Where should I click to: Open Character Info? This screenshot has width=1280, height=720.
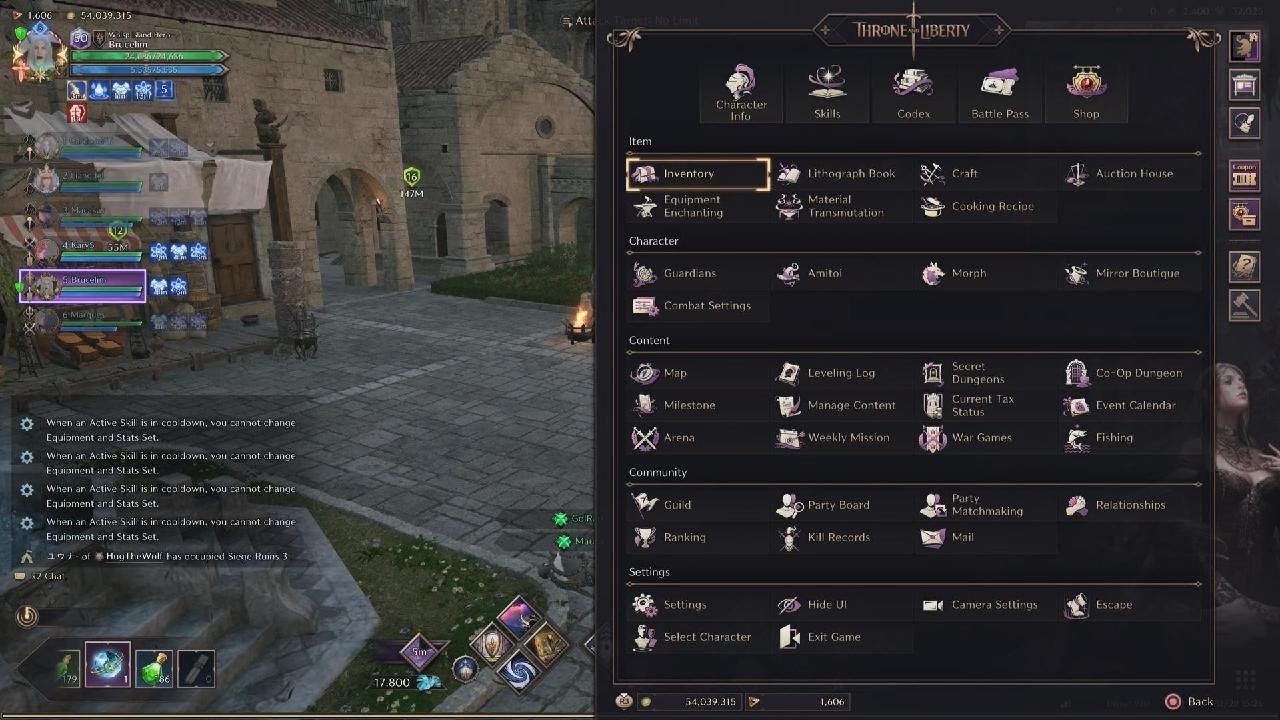(x=741, y=93)
